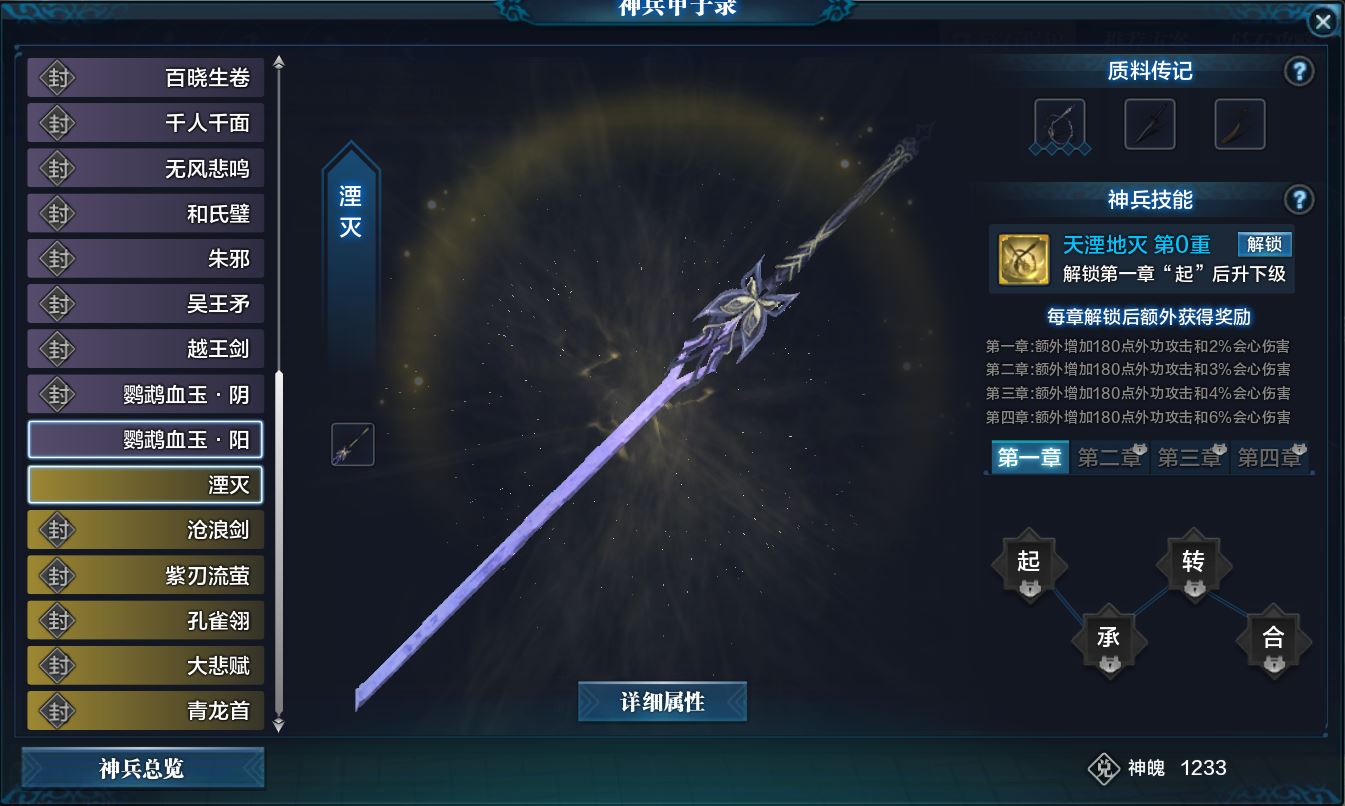Select the 沧浪剑 weapon row
The image size is (1345, 806).
coord(146,530)
